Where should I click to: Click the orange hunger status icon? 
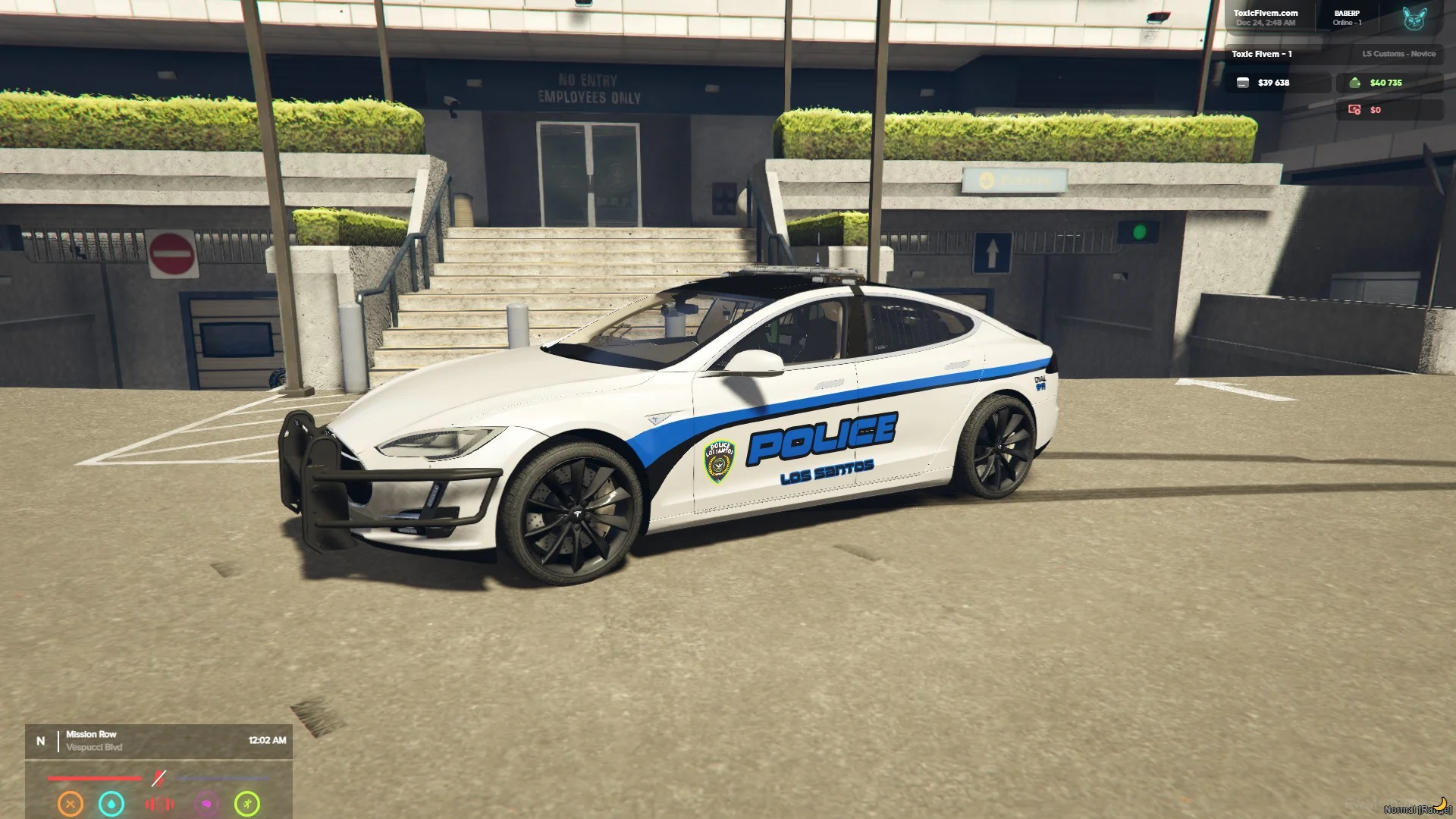click(x=71, y=804)
